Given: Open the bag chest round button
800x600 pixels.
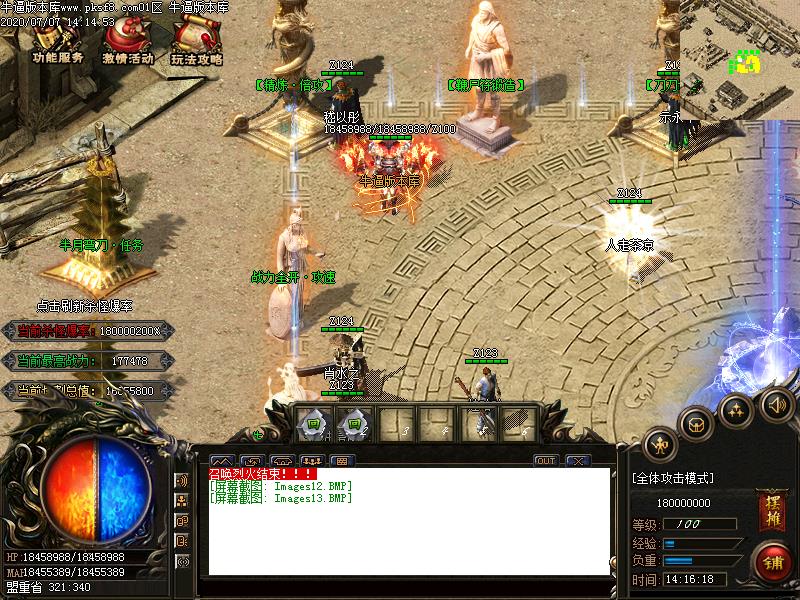Looking at the screenshot, I should [696, 424].
